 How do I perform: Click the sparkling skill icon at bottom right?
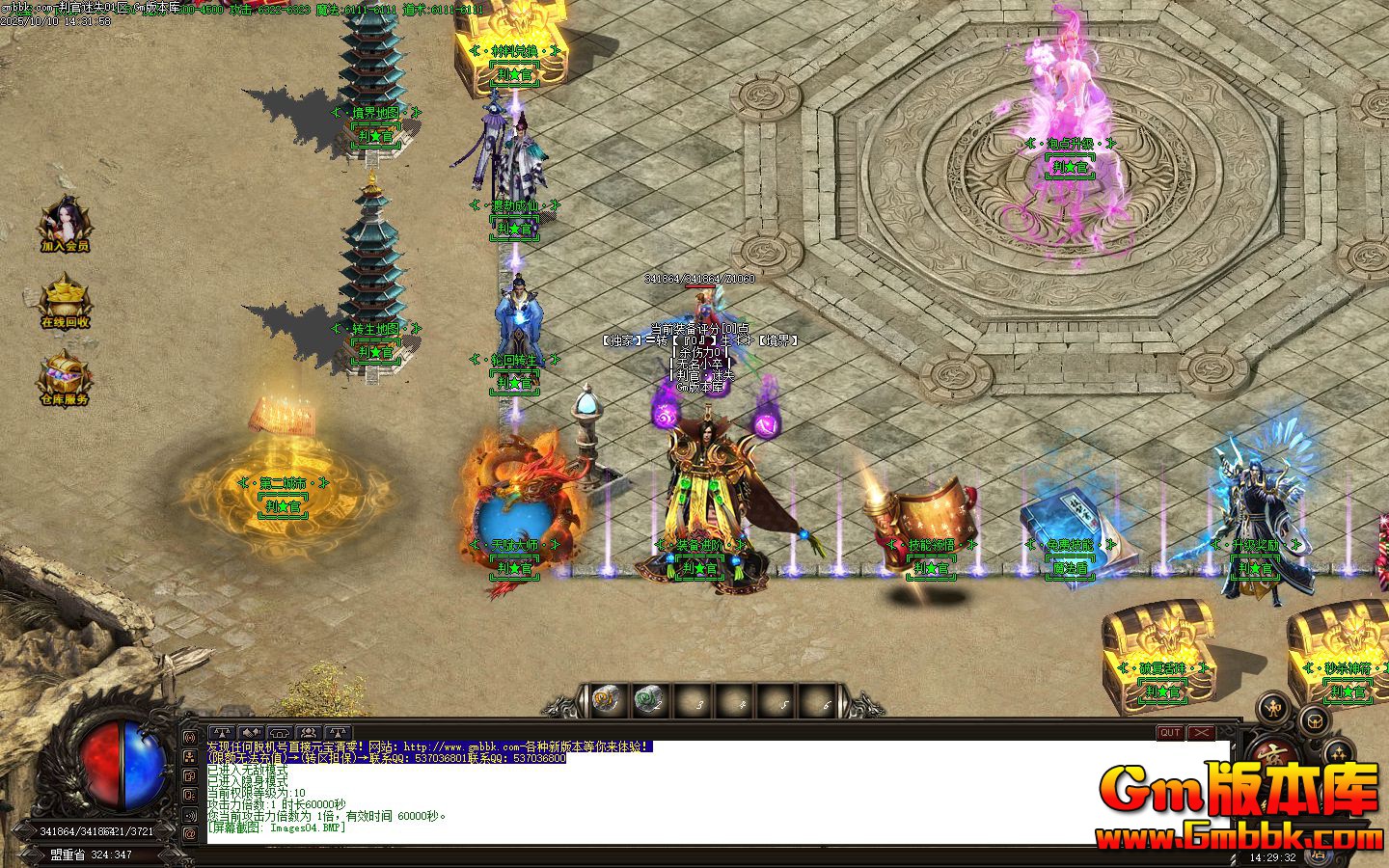1338,753
